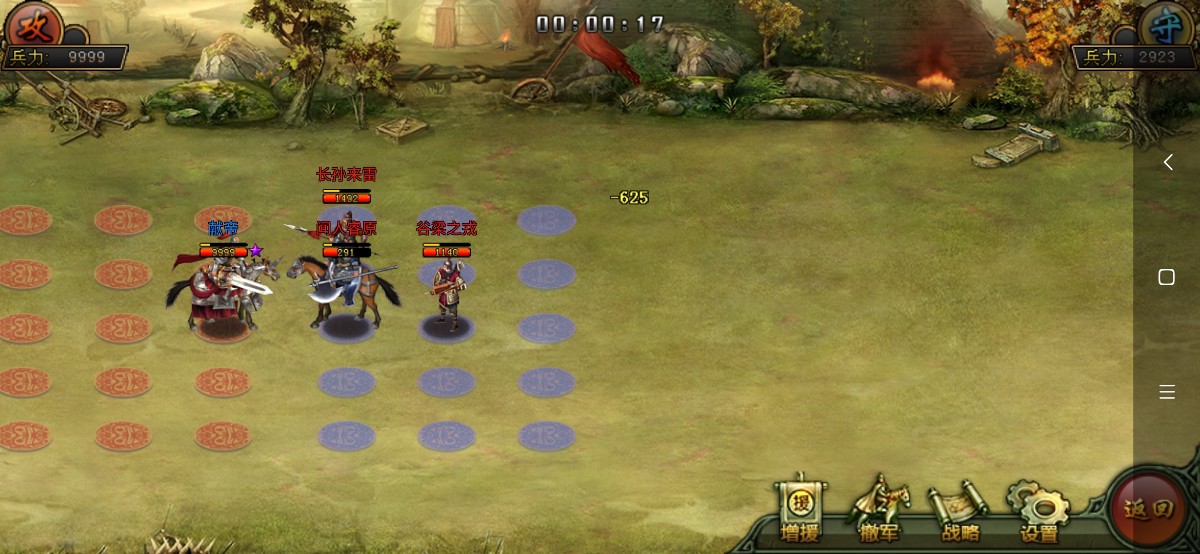Click the red 返回 return button
The image size is (1200, 554).
click(1146, 509)
